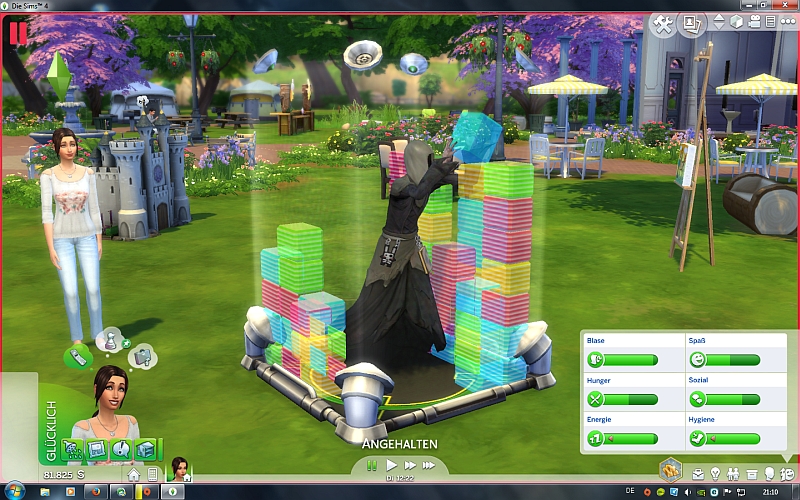This screenshot has width=800, height=500.
Task: Open the Needs panel tab
Action: click(787, 472)
